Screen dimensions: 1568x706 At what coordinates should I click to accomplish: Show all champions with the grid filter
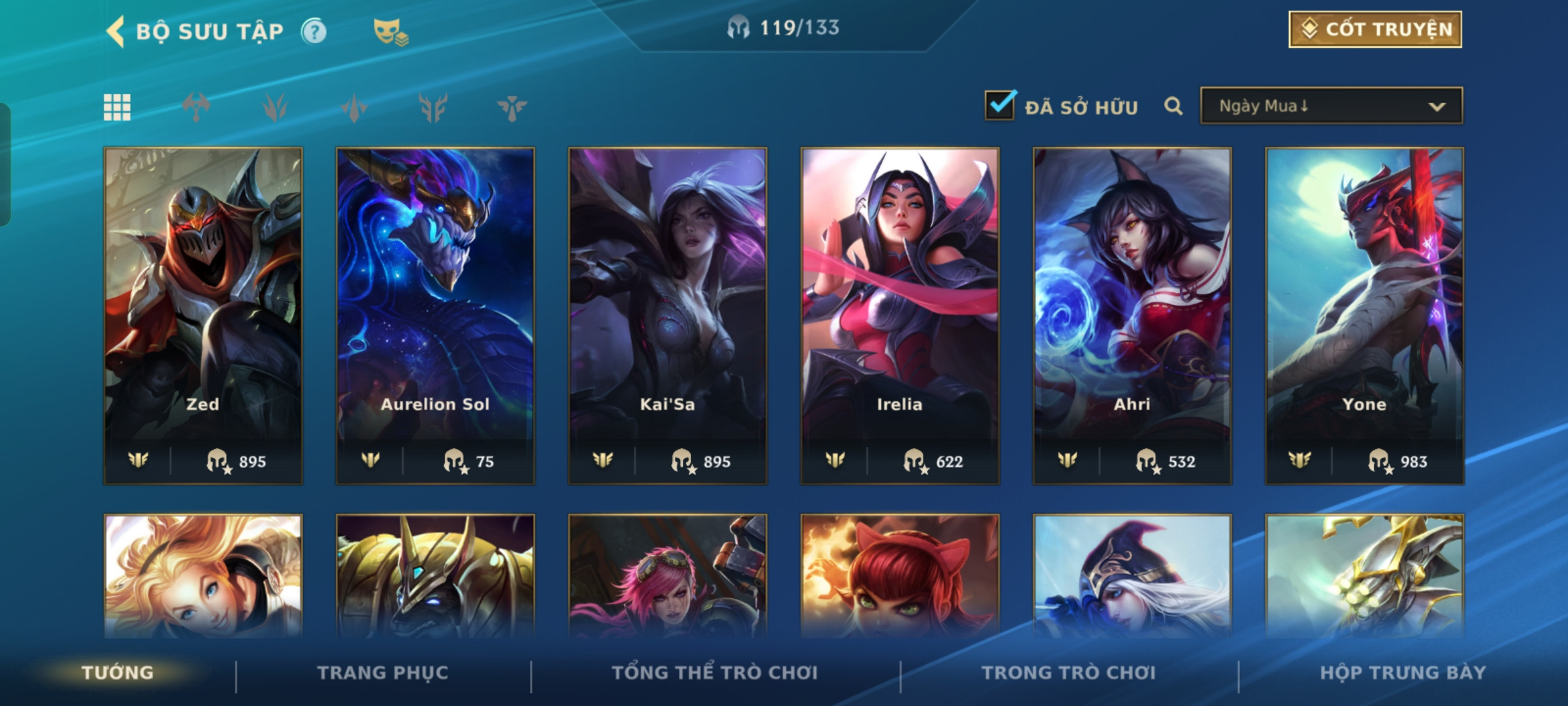(x=118, y=107)
